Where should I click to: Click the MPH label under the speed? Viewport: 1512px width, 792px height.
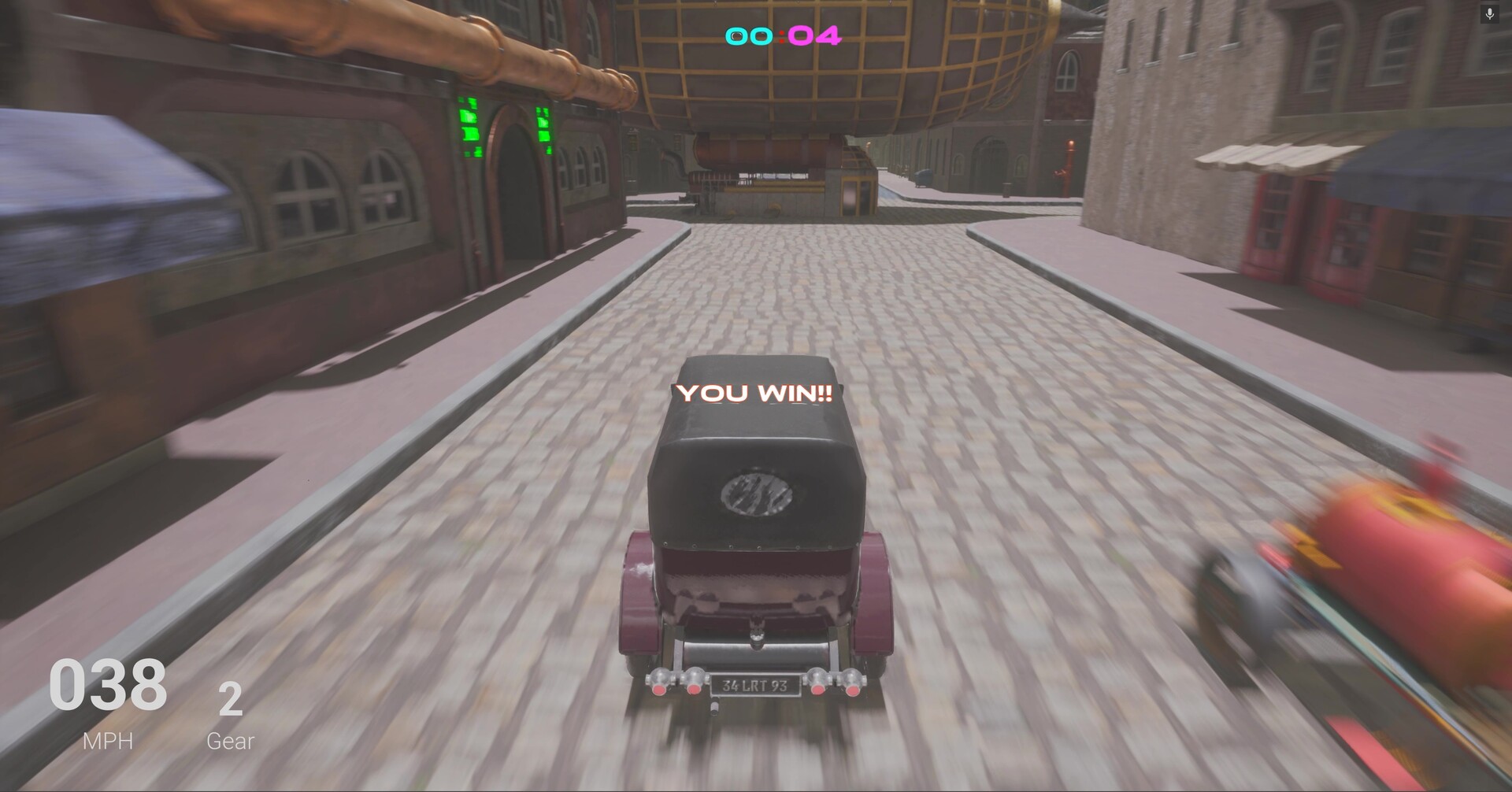pos(107,740)
